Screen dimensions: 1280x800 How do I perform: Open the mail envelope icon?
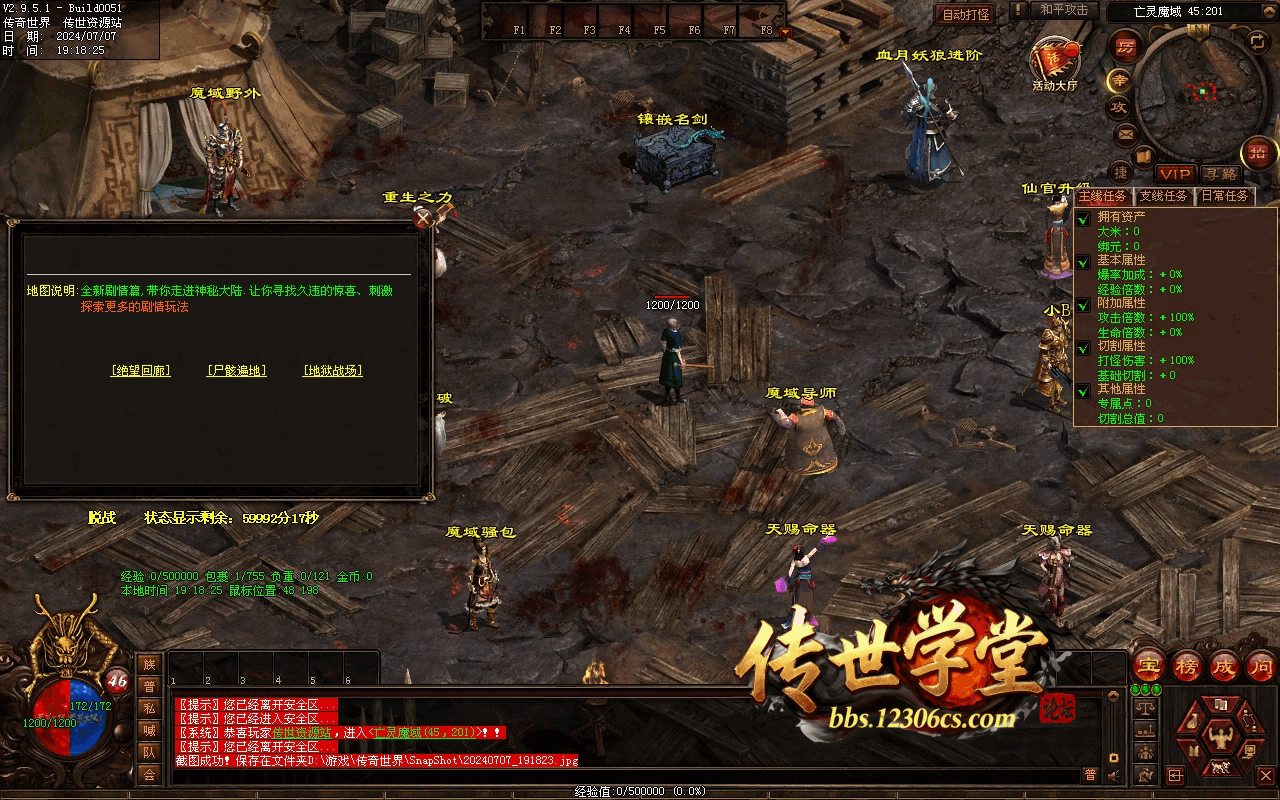click(x=1126, y=133)
